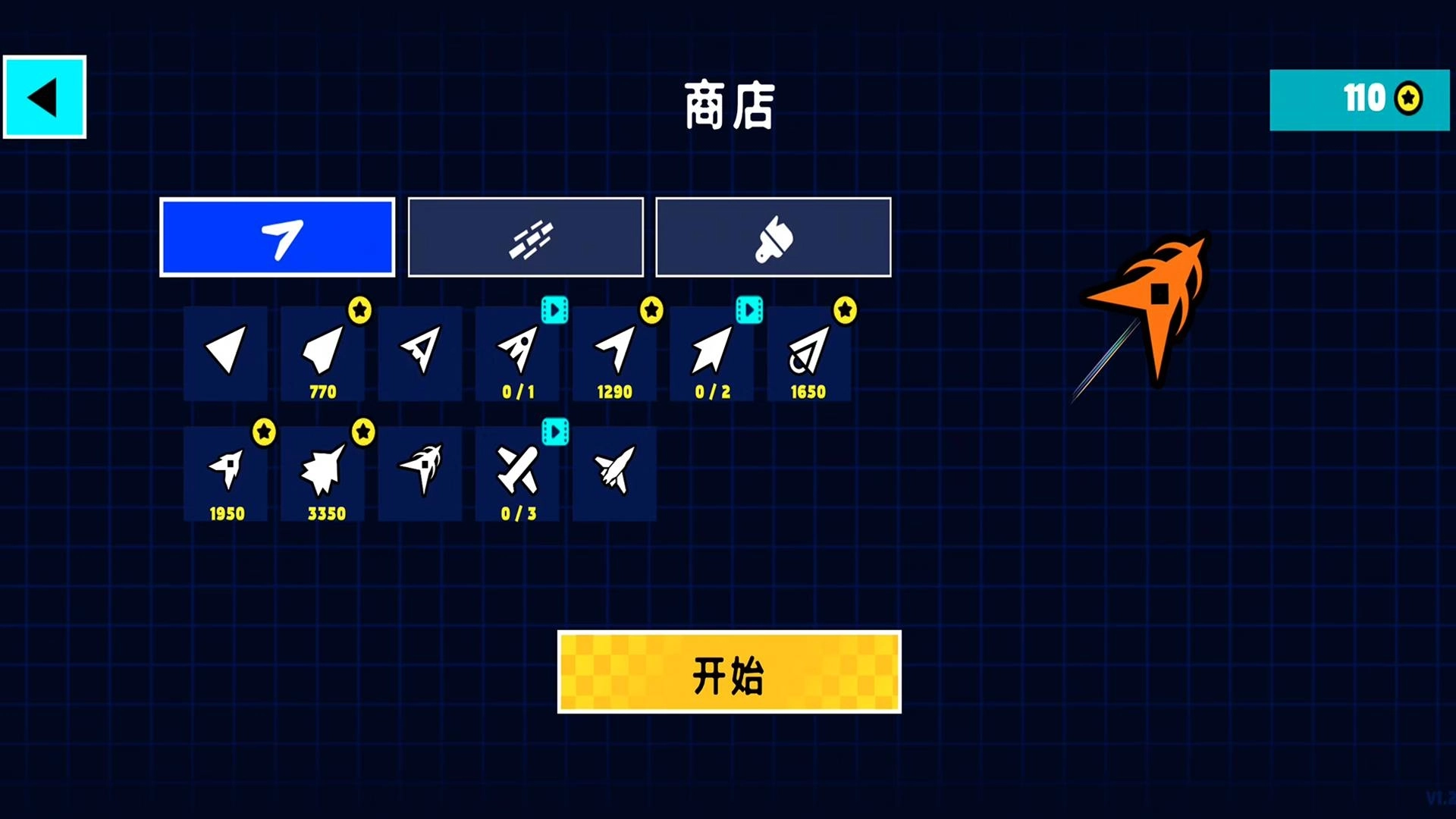Open the trails category tab
Viewport: 1456px width, 819px height.
pos(525,237)
